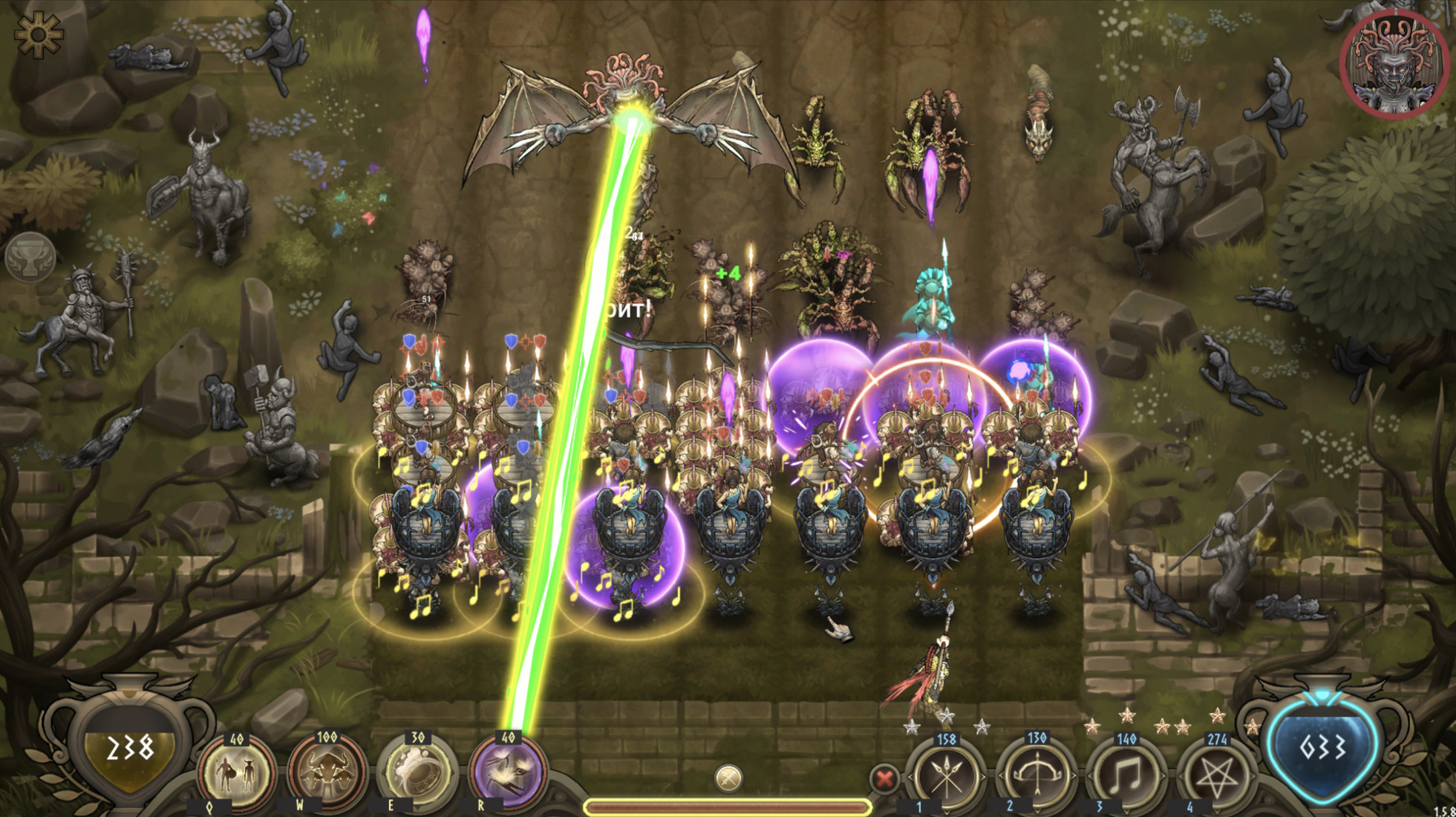Cast the warrior and minotaur ability
The width and height of the screenshot is (1456, 817).
[237, 773]
